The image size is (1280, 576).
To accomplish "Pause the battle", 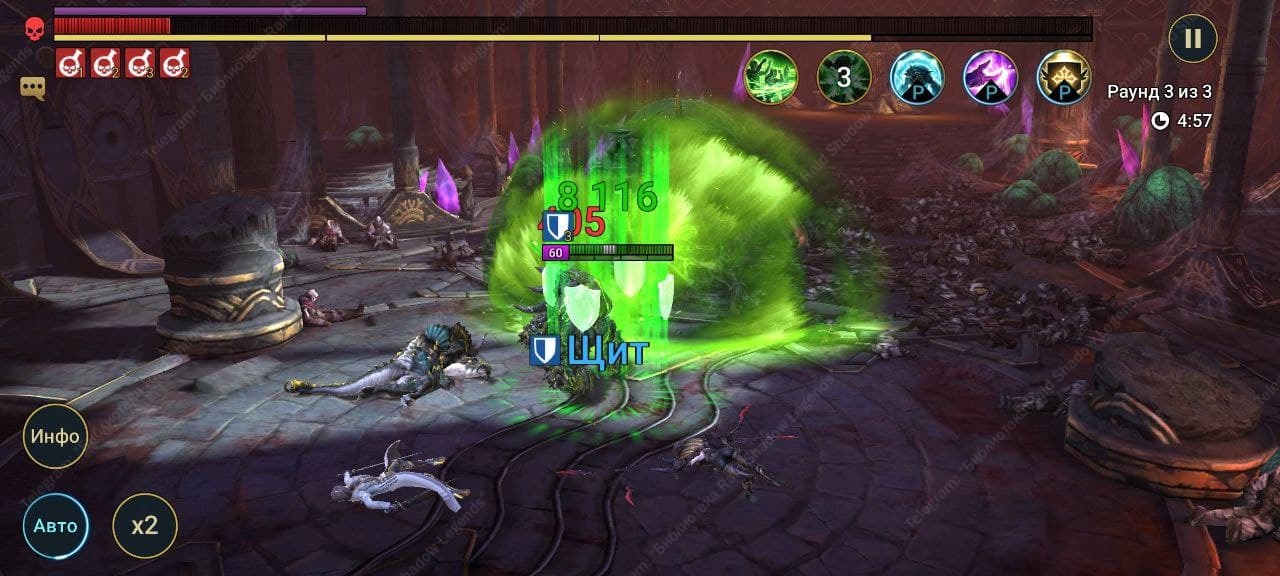I will pos(1192,39).
